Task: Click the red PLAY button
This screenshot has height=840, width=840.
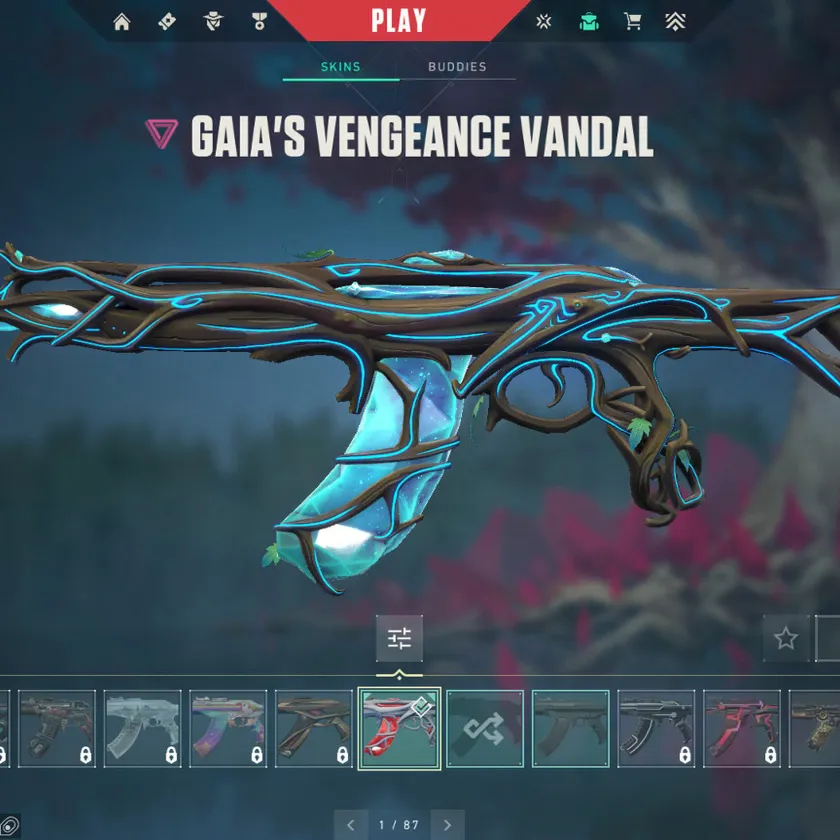Action: click(x=398, y=20)
